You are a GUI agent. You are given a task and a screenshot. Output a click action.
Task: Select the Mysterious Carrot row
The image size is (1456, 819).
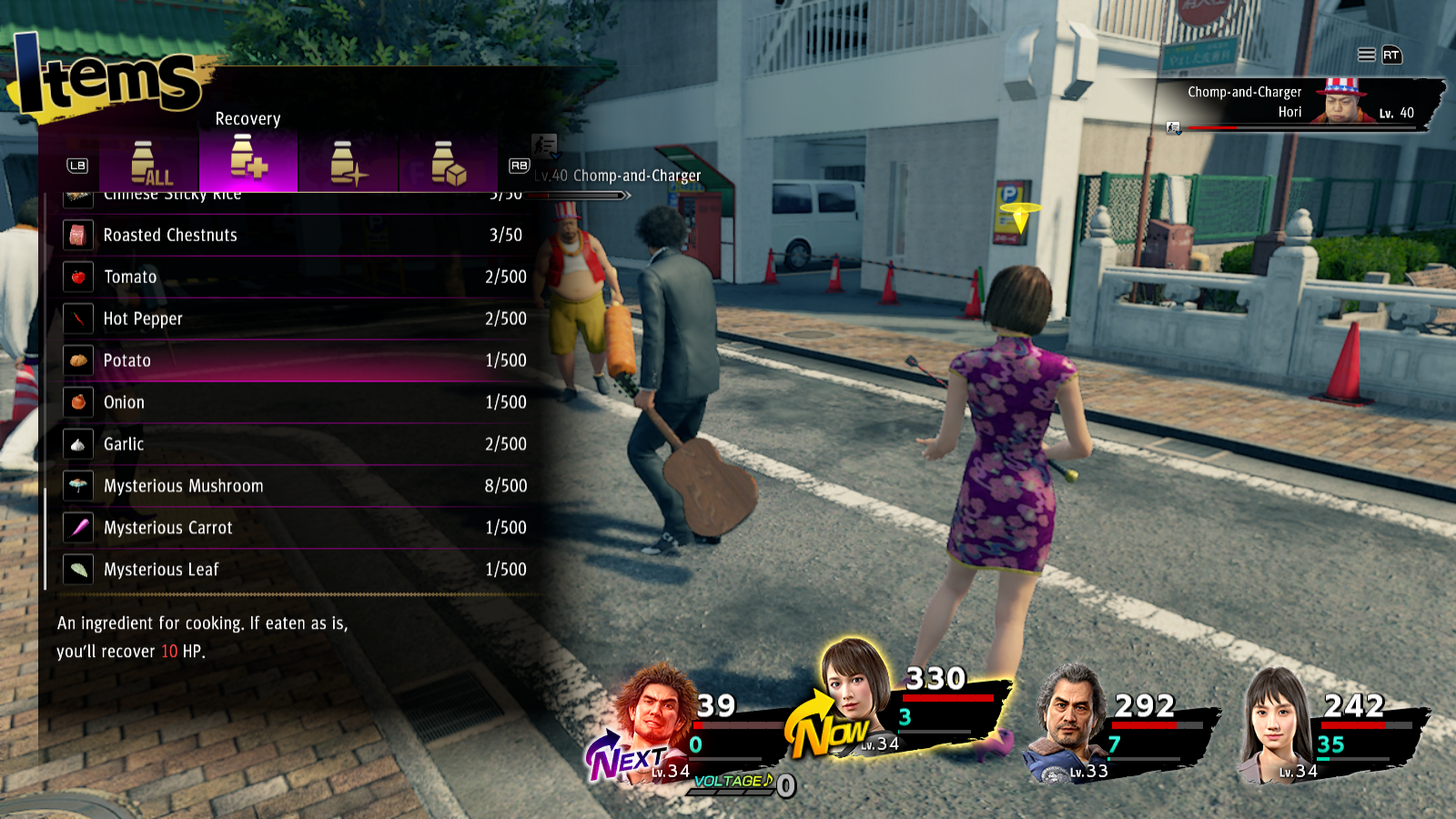[296, 528]
